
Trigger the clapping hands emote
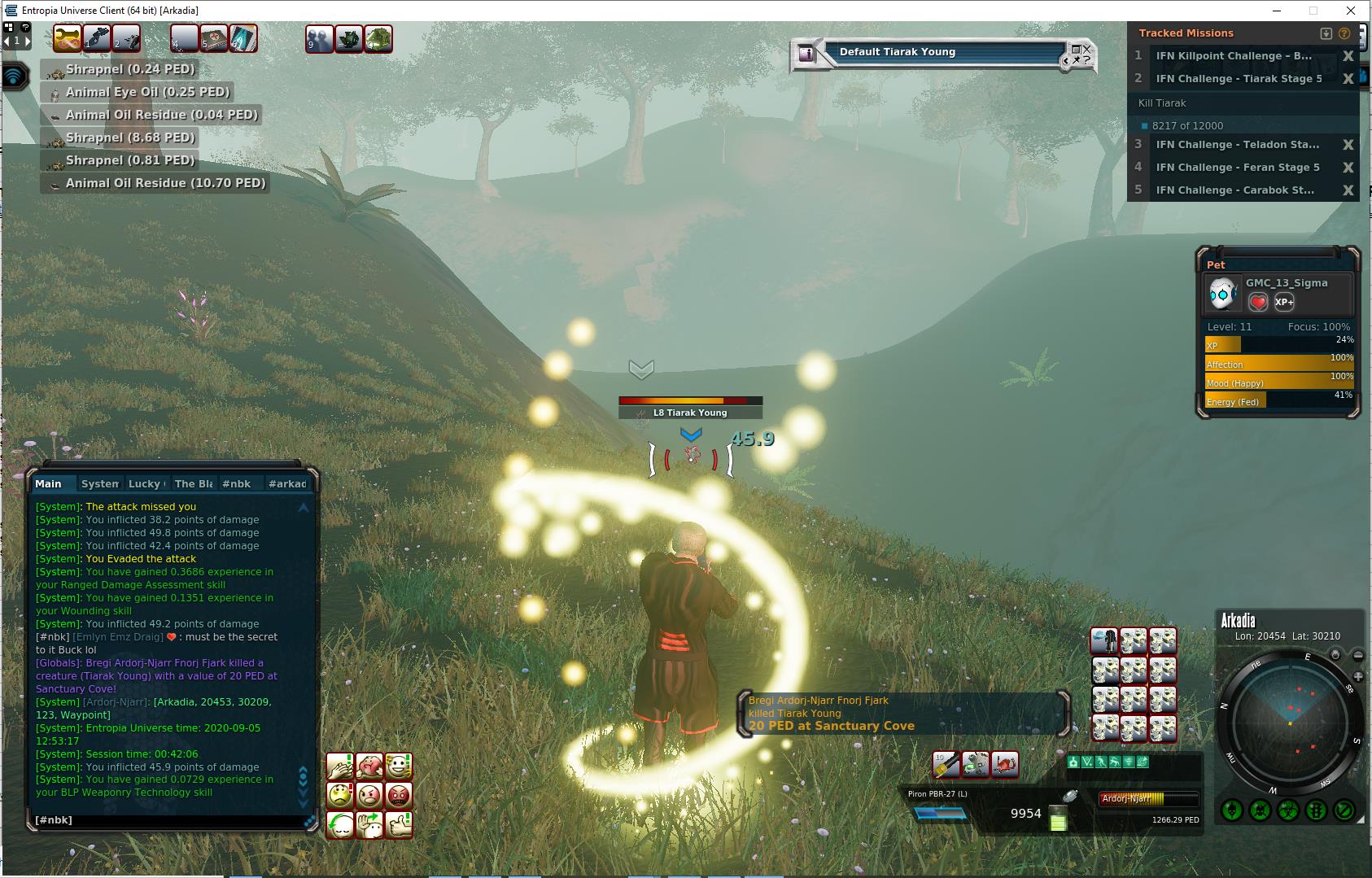pos(340,766)
